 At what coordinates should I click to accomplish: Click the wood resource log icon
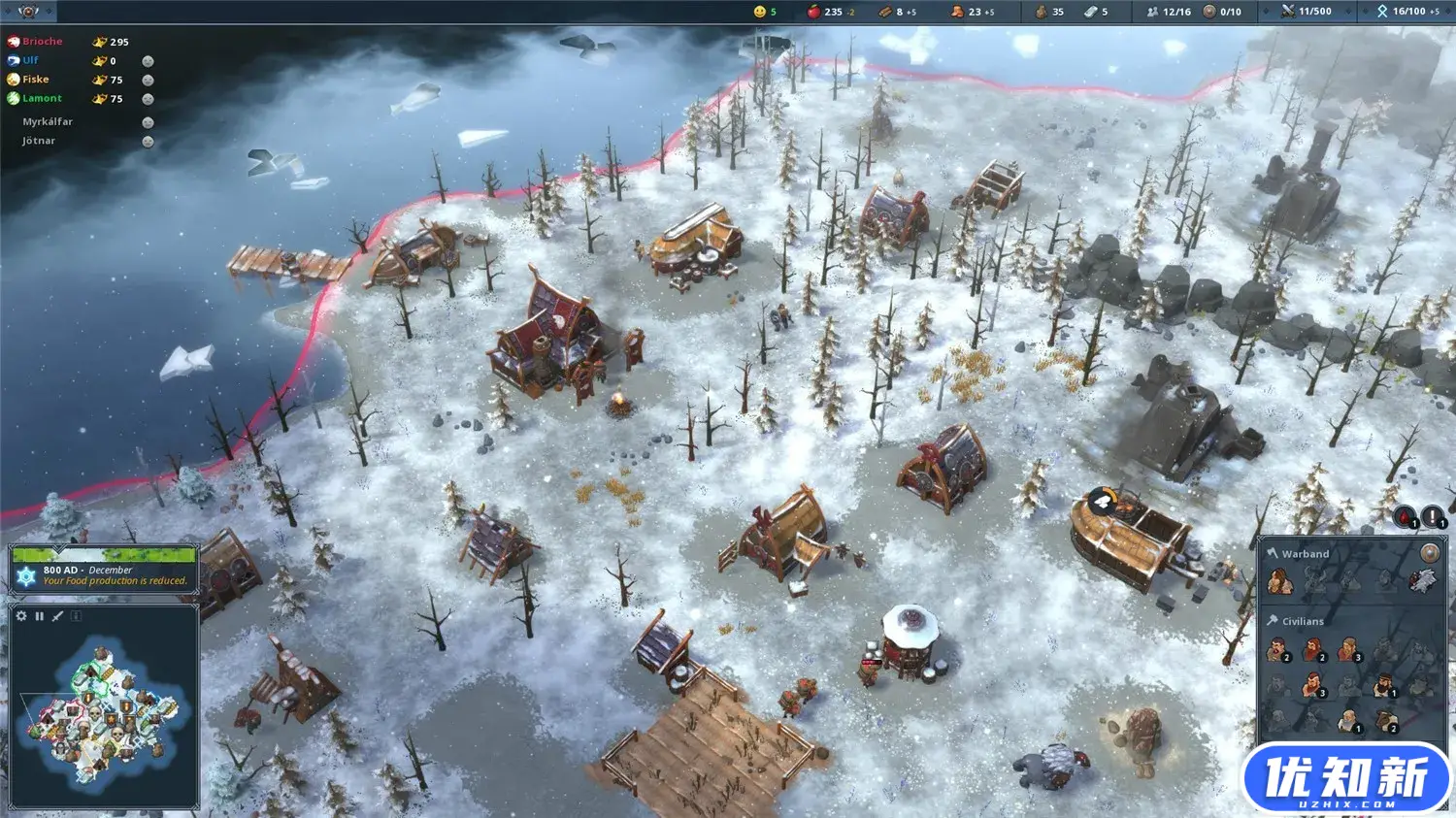click(x=885, y=12)
